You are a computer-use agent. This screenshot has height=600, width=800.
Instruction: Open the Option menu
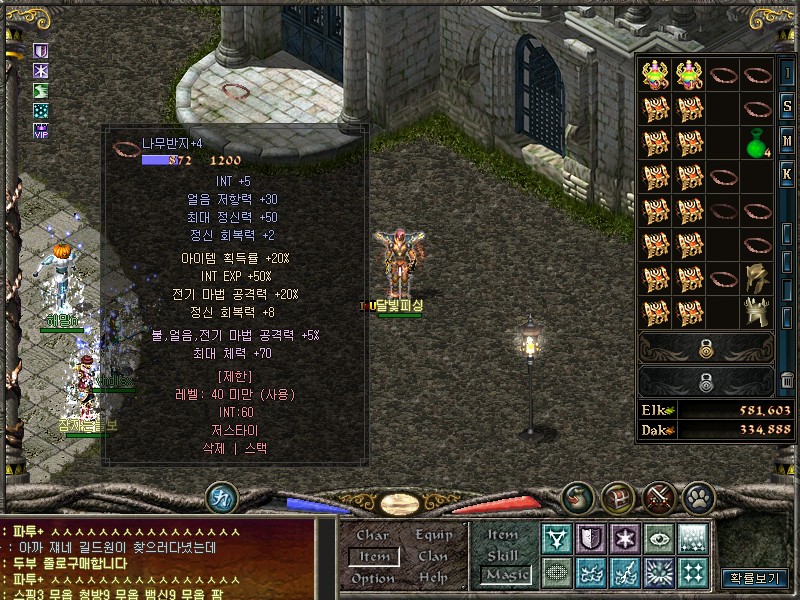(x=373, y=578)
